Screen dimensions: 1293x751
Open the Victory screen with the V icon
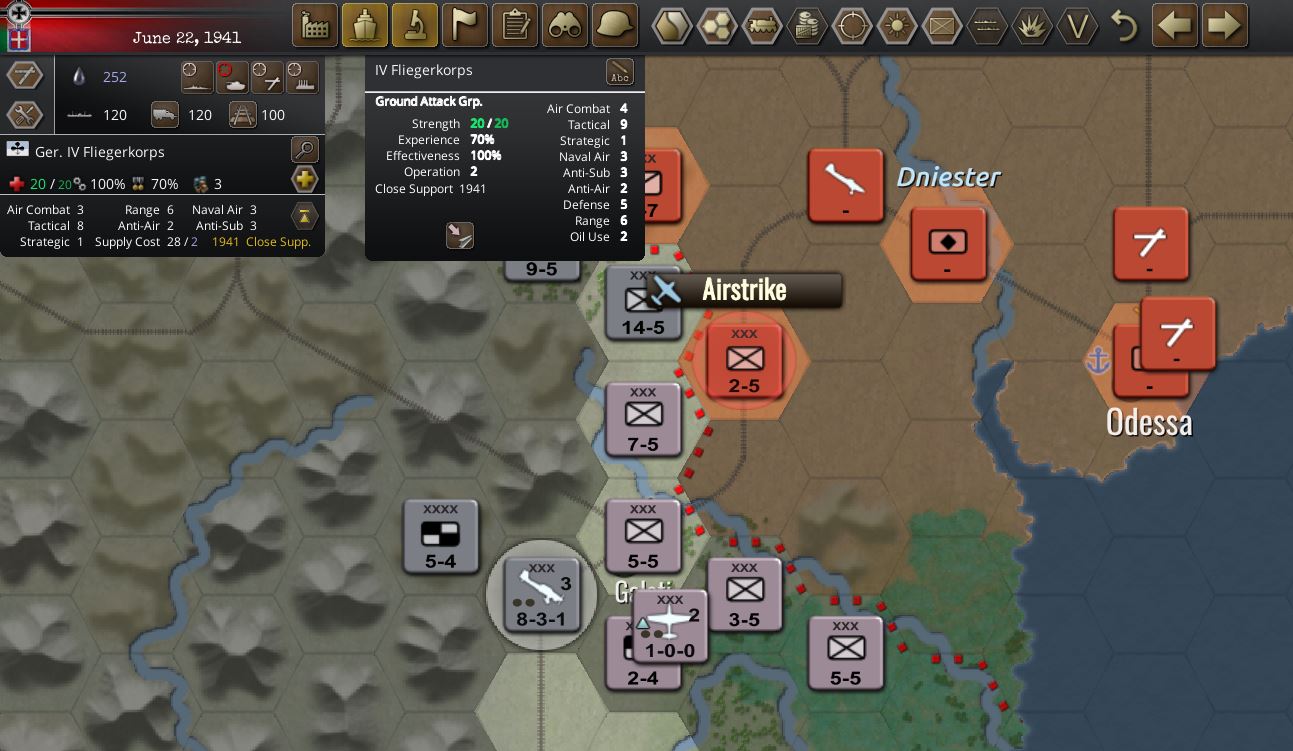tap(1078, 27)
